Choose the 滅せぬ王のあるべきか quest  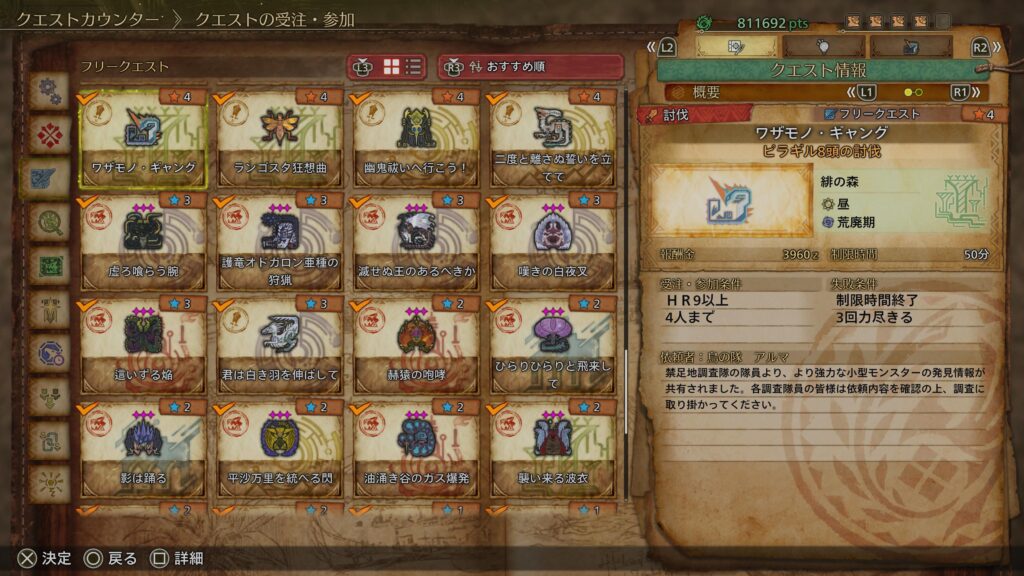(416, 242)
